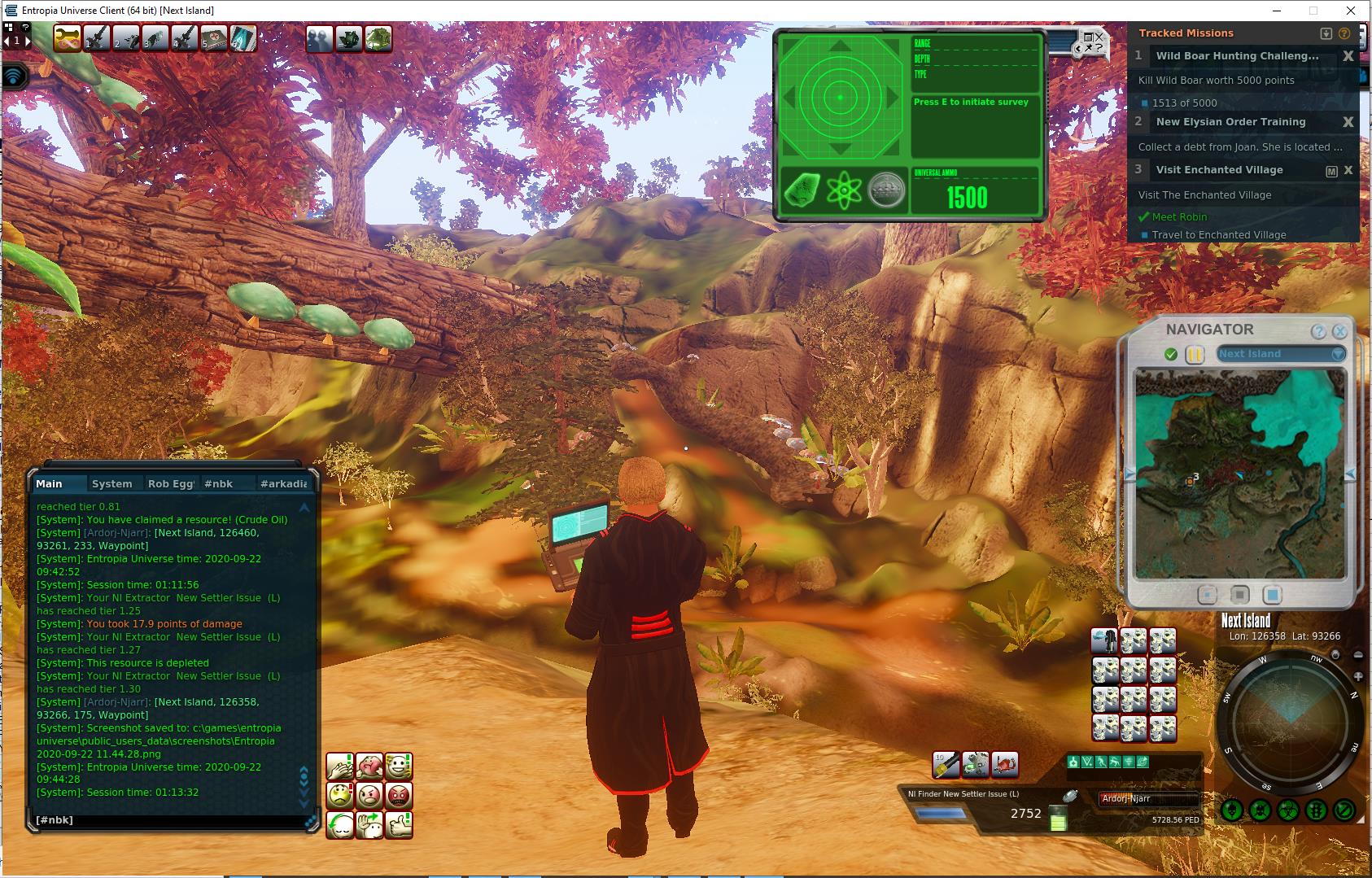Image resolution: width=1372 pixels, height=878 pixels.
Task: Zoom in the radar with plus button
Action: 1358,677
